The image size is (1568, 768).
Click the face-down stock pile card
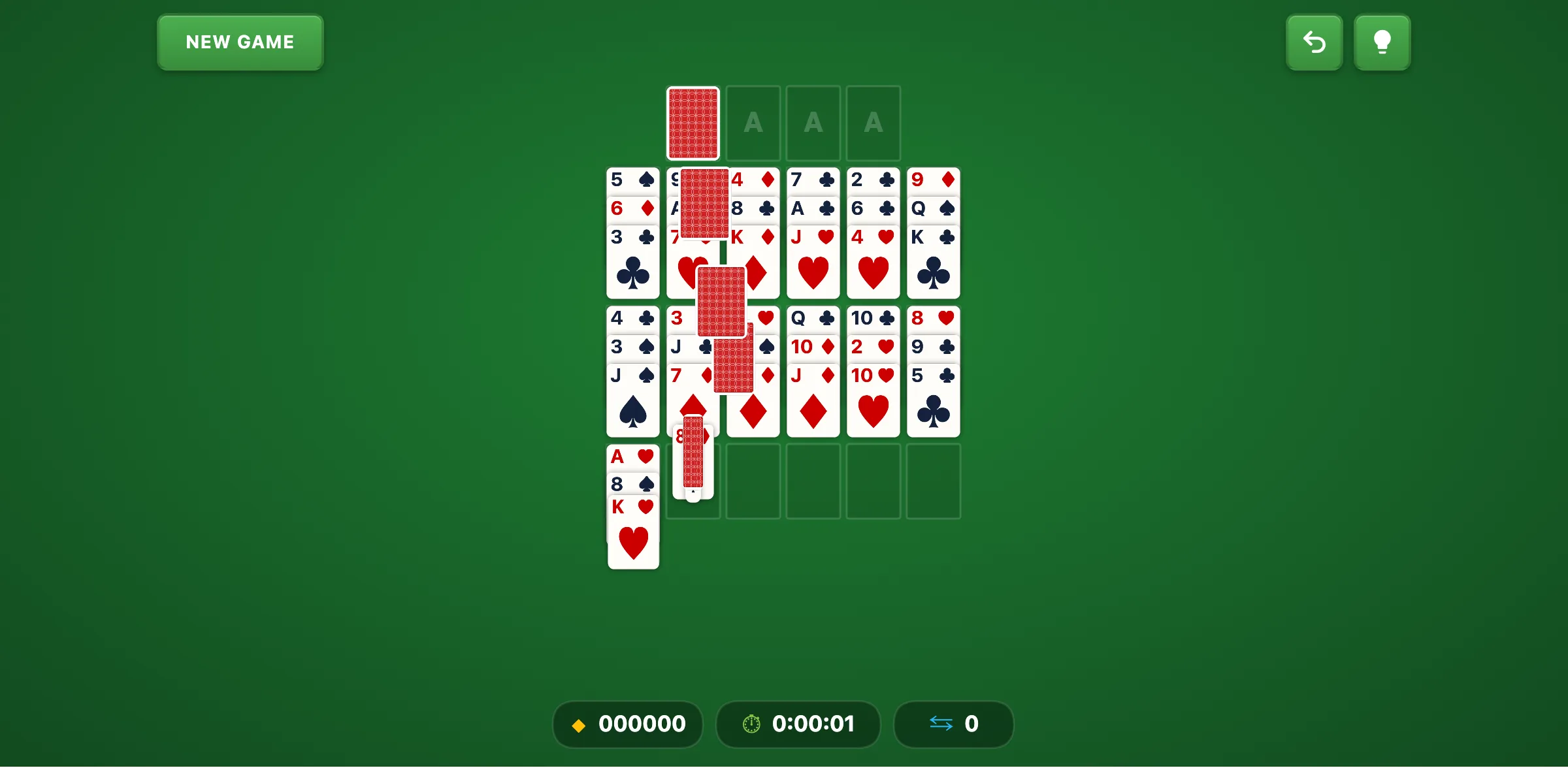pyautogui.click(x=693, y=123)
